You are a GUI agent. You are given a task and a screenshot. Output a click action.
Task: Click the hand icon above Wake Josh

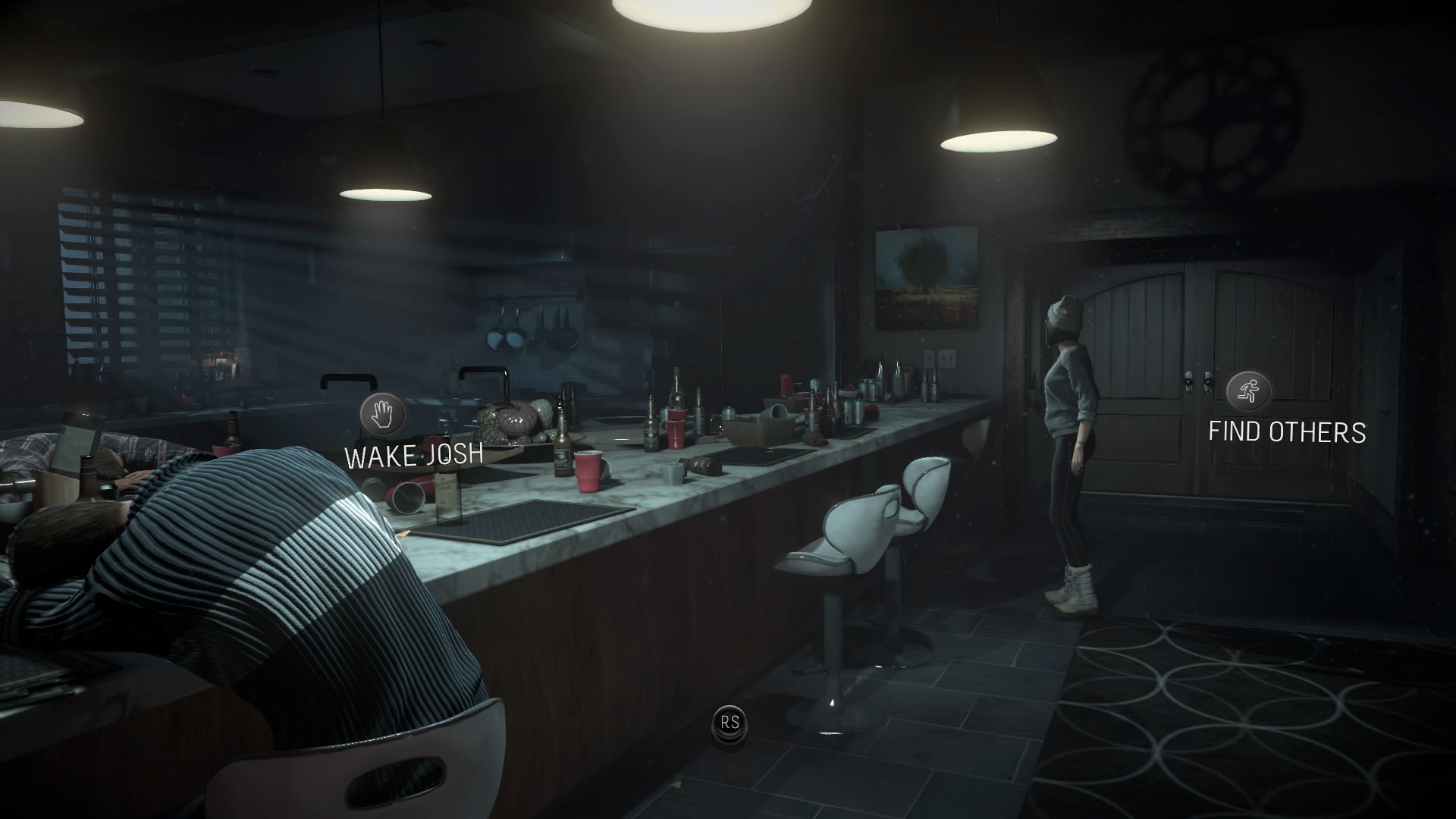tap(383, 414)
